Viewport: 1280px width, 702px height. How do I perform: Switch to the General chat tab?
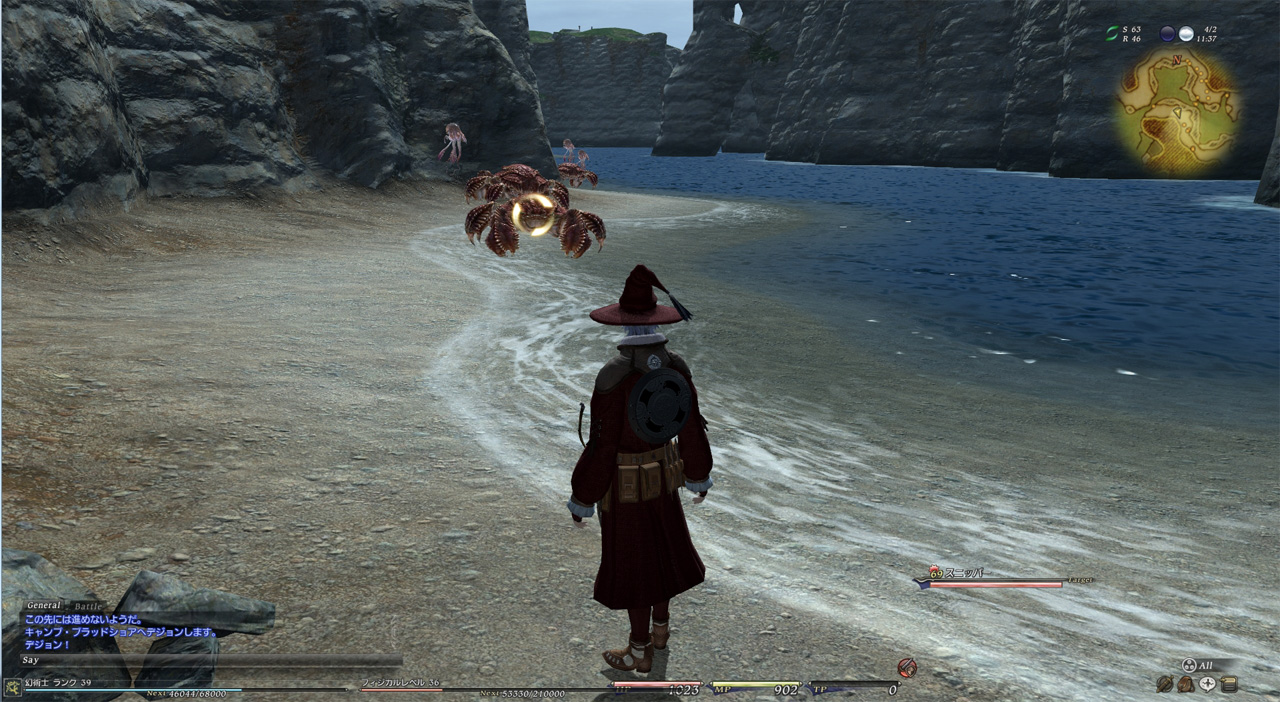(x=43, y=606)
